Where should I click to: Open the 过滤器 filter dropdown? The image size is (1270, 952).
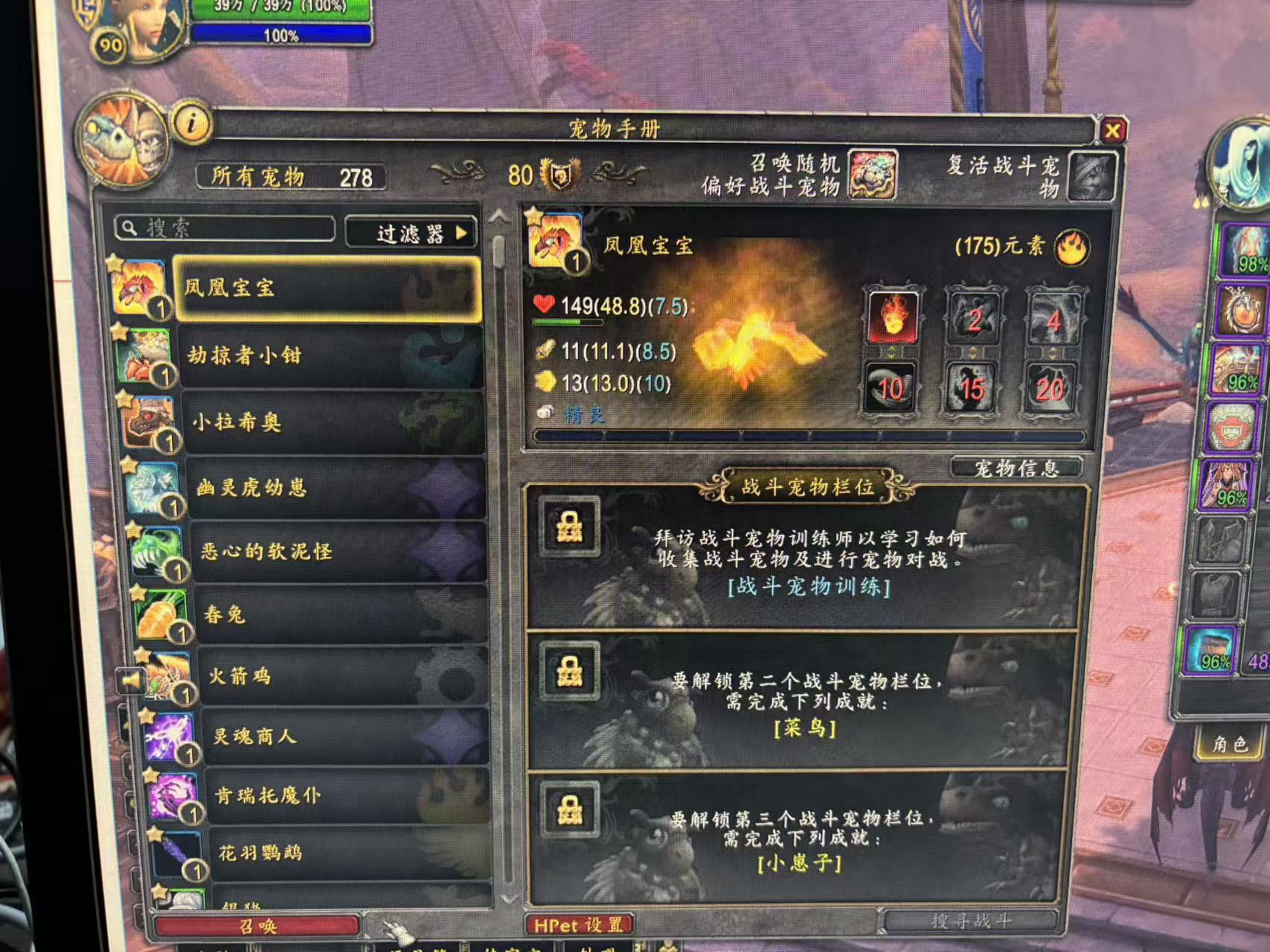tap(413, 234)
